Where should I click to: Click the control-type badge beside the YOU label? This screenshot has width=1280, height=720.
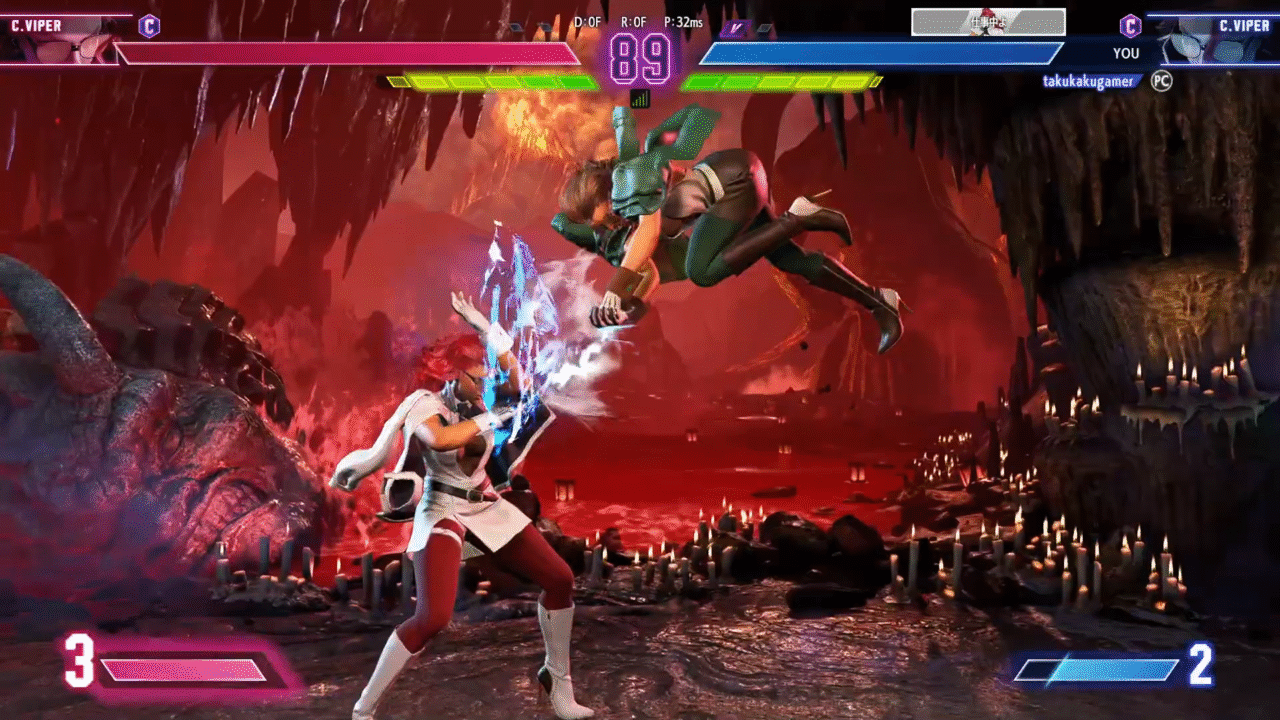point(1130,26)
